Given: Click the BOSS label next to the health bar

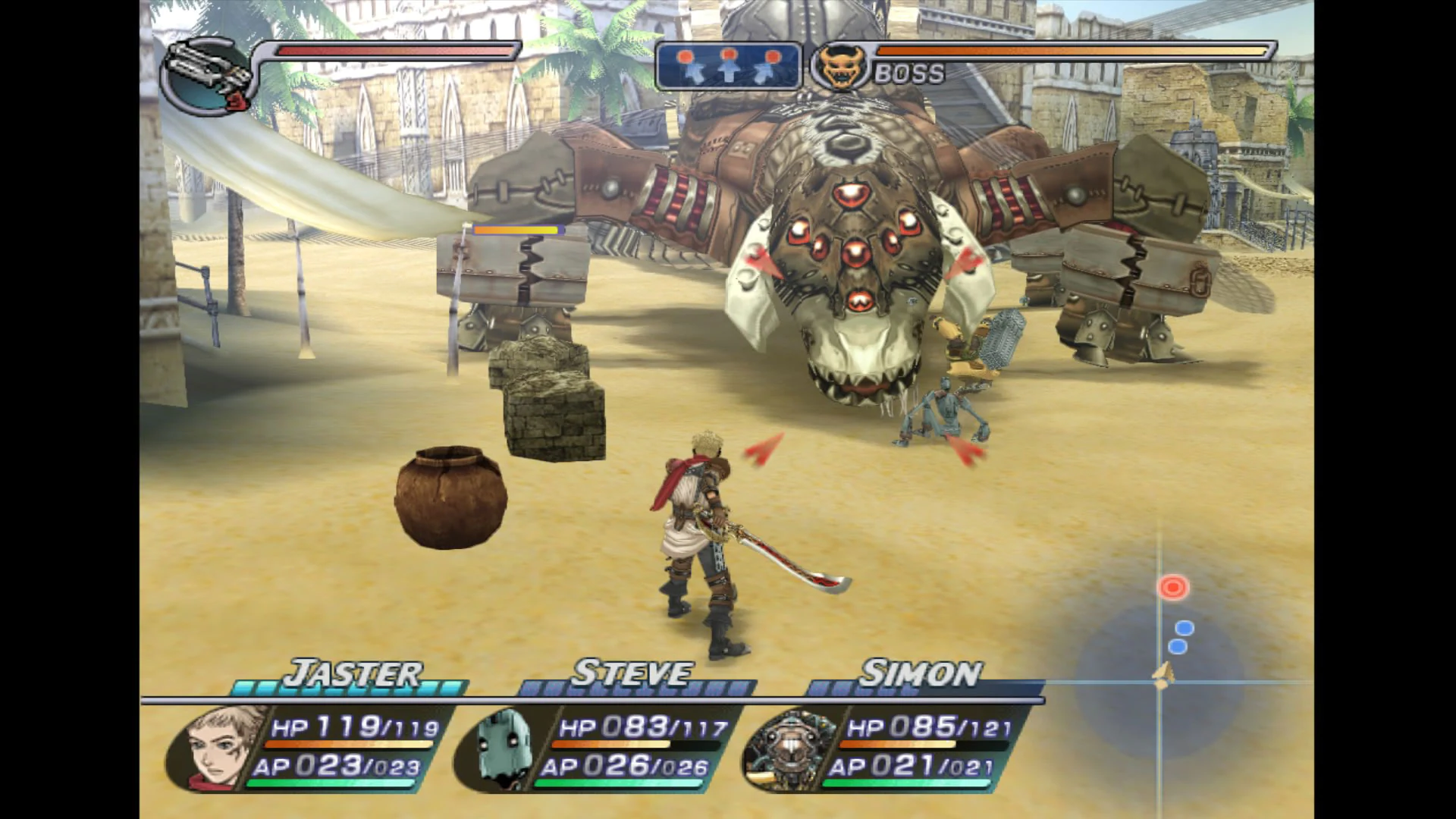Looking at the screenshot, I should click(x=908, y=74).
